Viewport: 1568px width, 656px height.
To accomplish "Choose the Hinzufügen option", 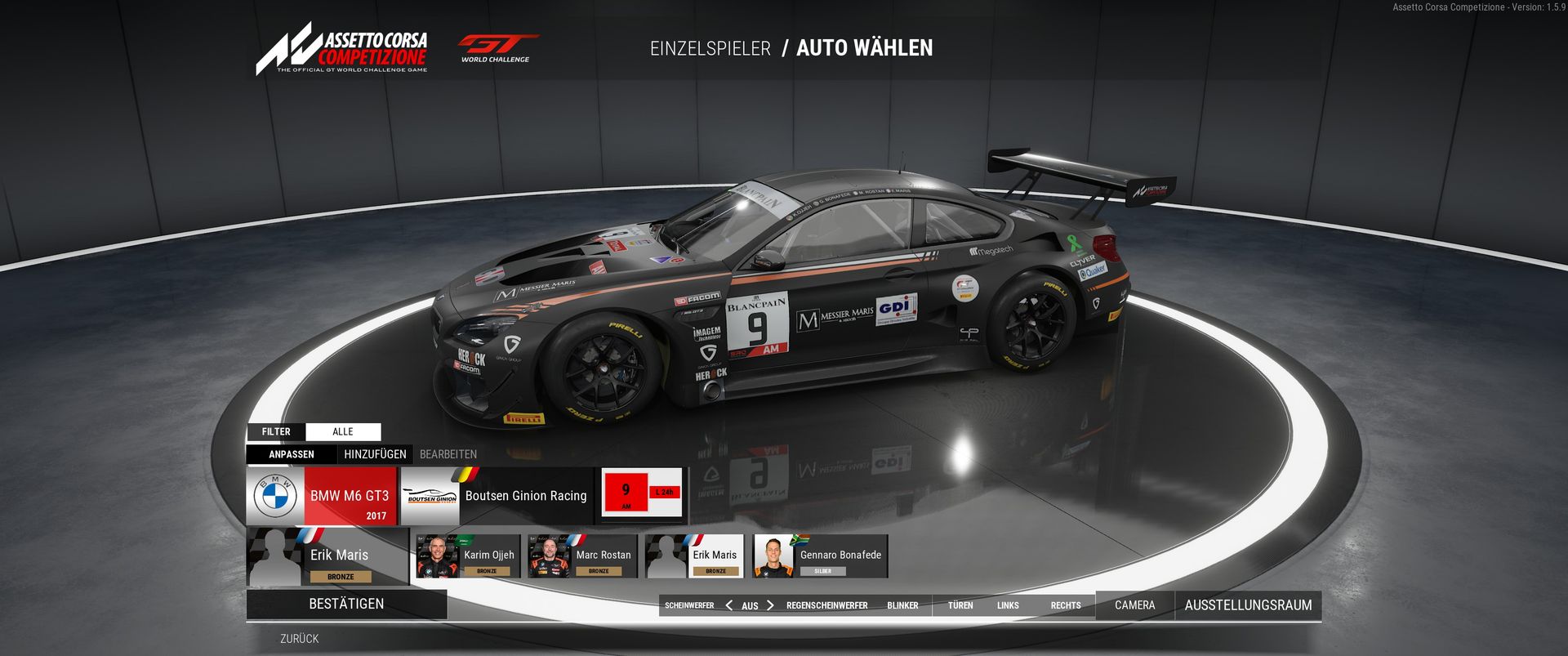I will click(375, 454).
